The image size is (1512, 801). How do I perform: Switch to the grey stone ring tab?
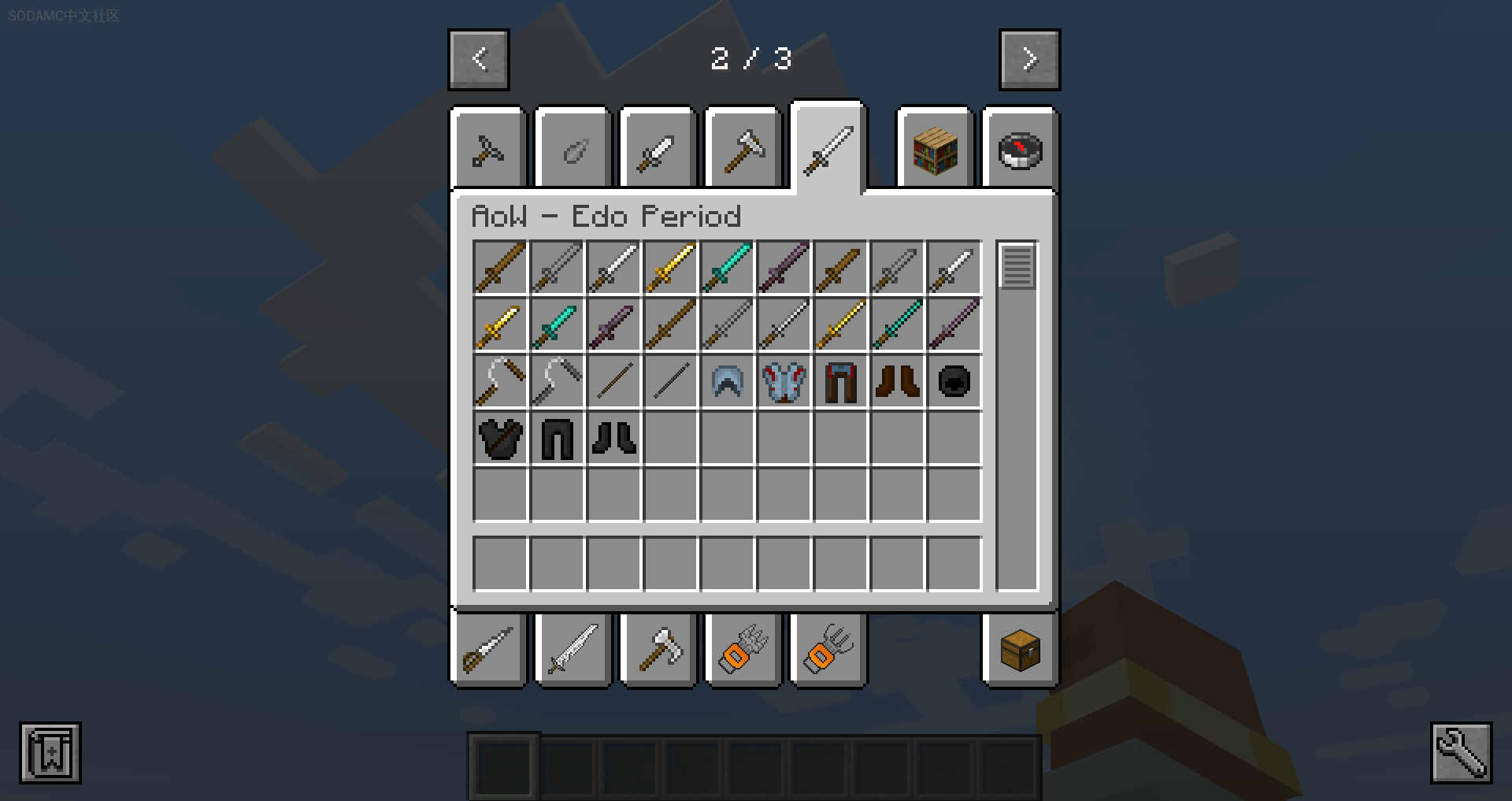coord(573,150)
